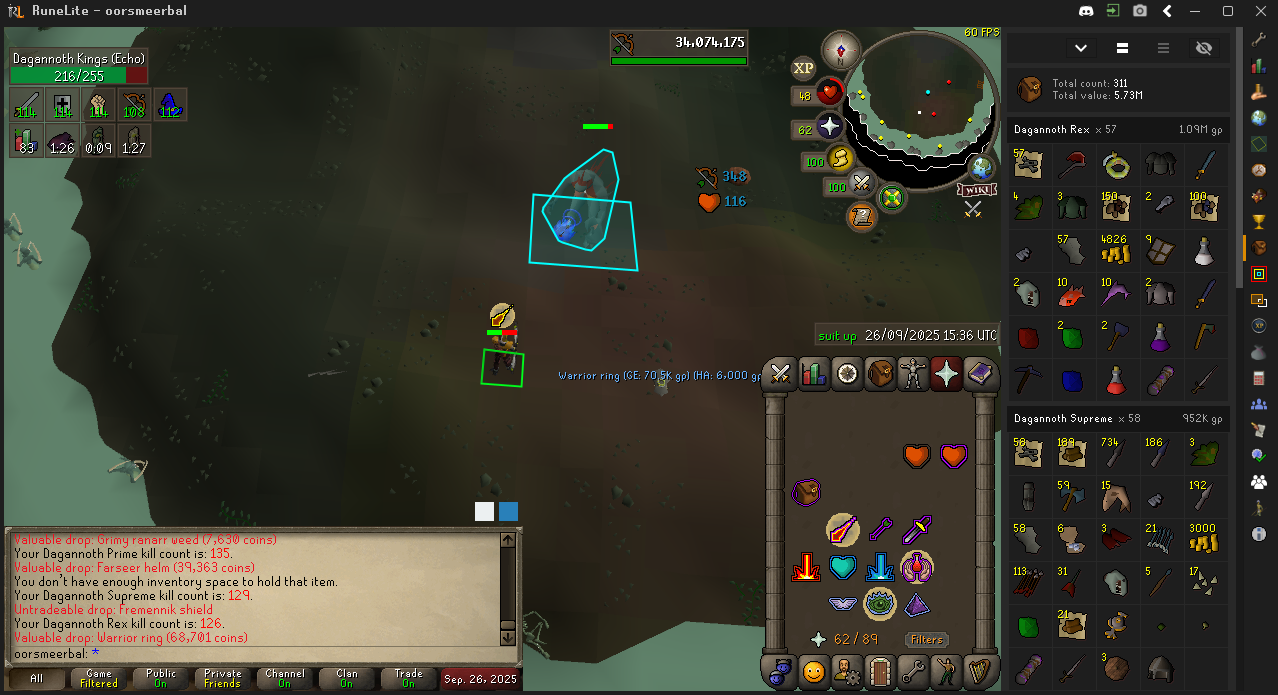This screenshot has height=695, width=1278.
Task: Switch to the Skills tab
Action: [814, 374]
